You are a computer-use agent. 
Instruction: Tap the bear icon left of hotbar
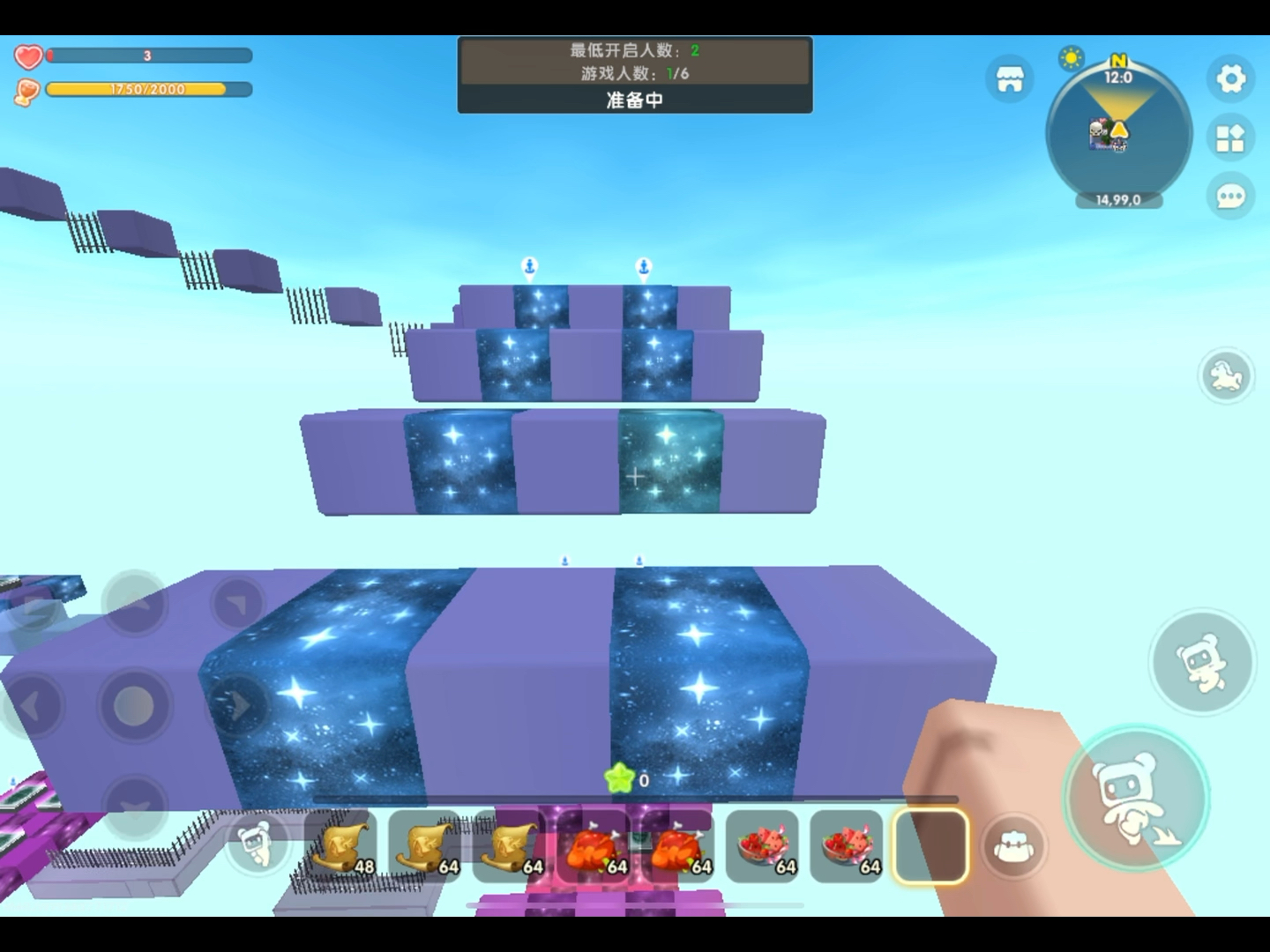click(256, 846)
